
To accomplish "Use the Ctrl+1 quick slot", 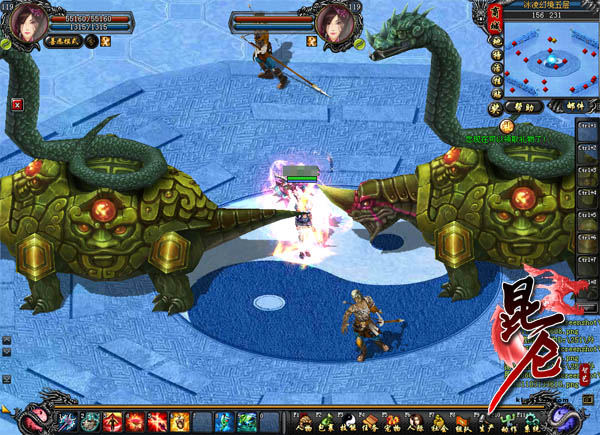I will [587, 130].
